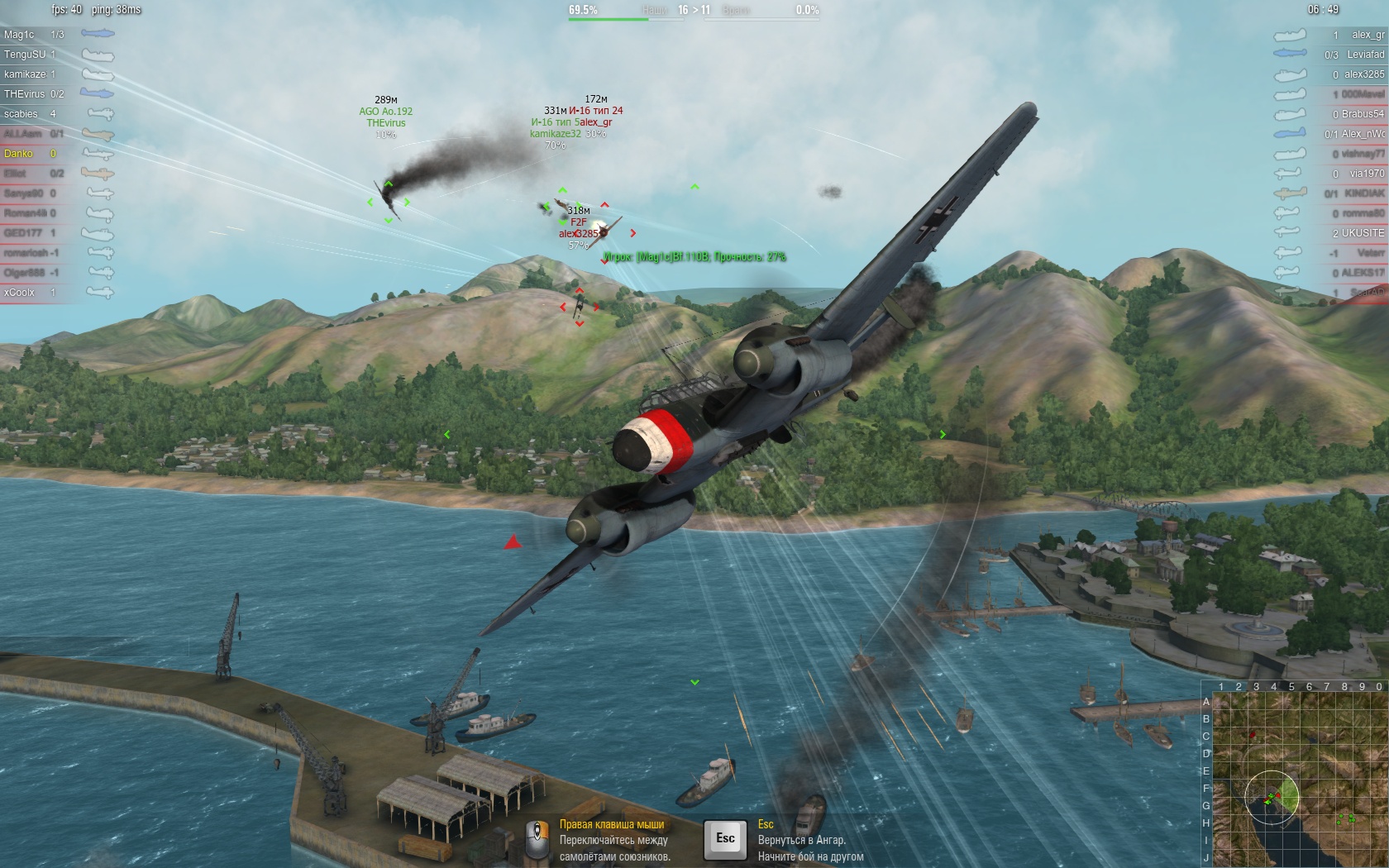Select TenguSU in the allied team list

25,55
